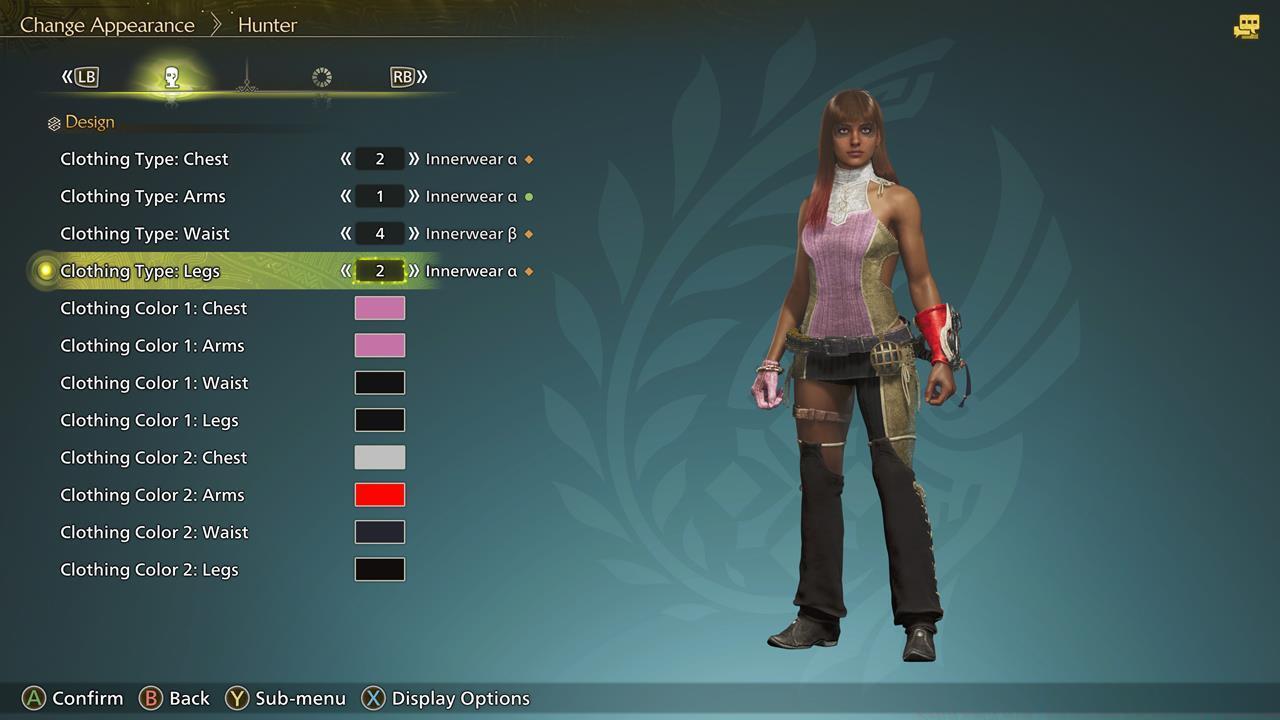Select the character head design tab icon

pyautogui.click(x=172, y=77)
